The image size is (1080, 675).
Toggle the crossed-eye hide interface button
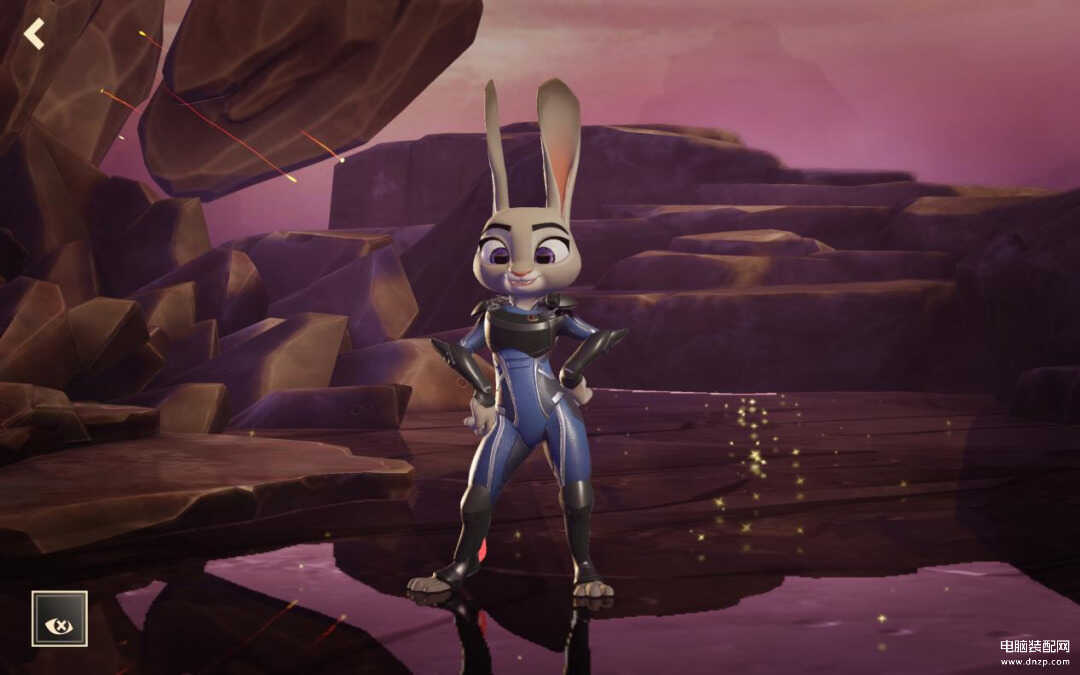click(x=59, y=618)
